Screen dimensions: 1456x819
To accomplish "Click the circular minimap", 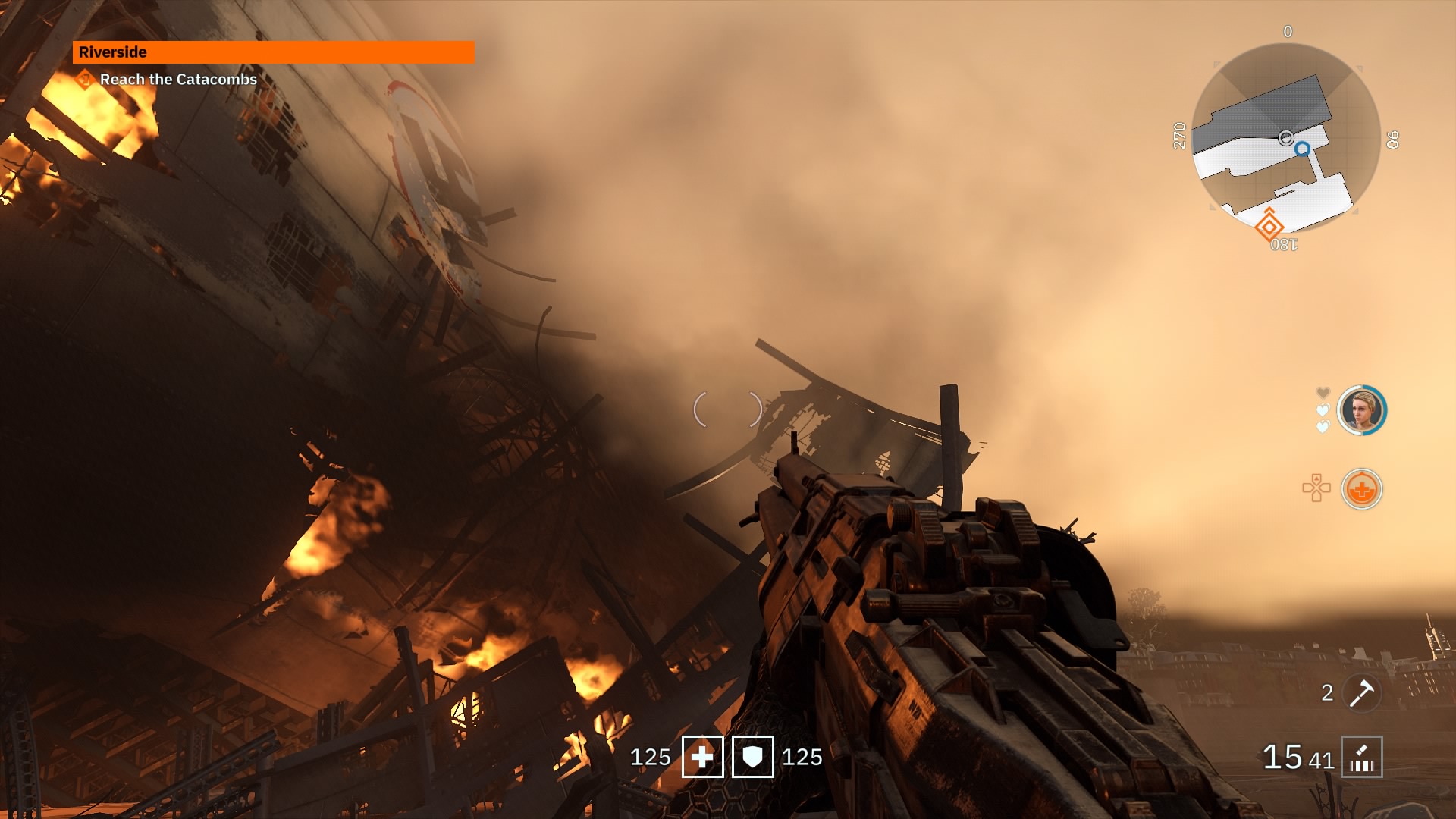I will 1286,138.
